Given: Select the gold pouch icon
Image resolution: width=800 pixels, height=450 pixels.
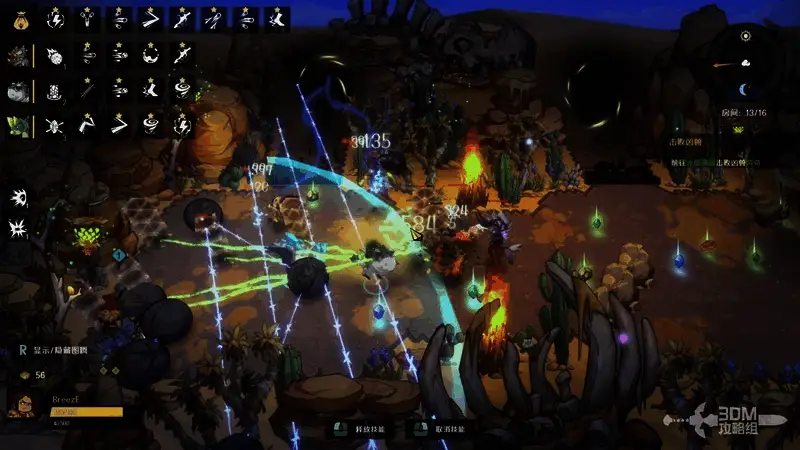Looking at the screenshot, I should coord(20,18).
